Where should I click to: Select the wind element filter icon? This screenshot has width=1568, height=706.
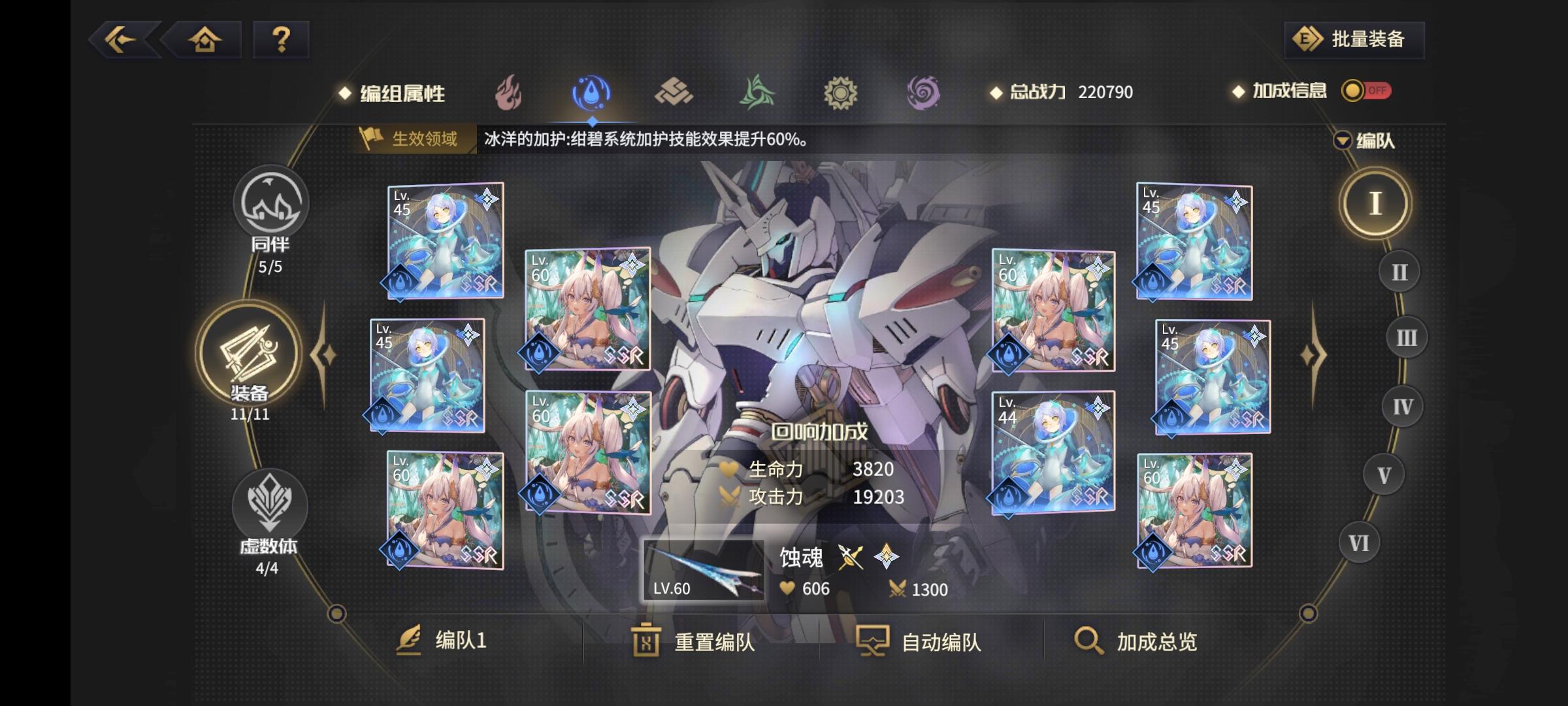pos(758,93)
